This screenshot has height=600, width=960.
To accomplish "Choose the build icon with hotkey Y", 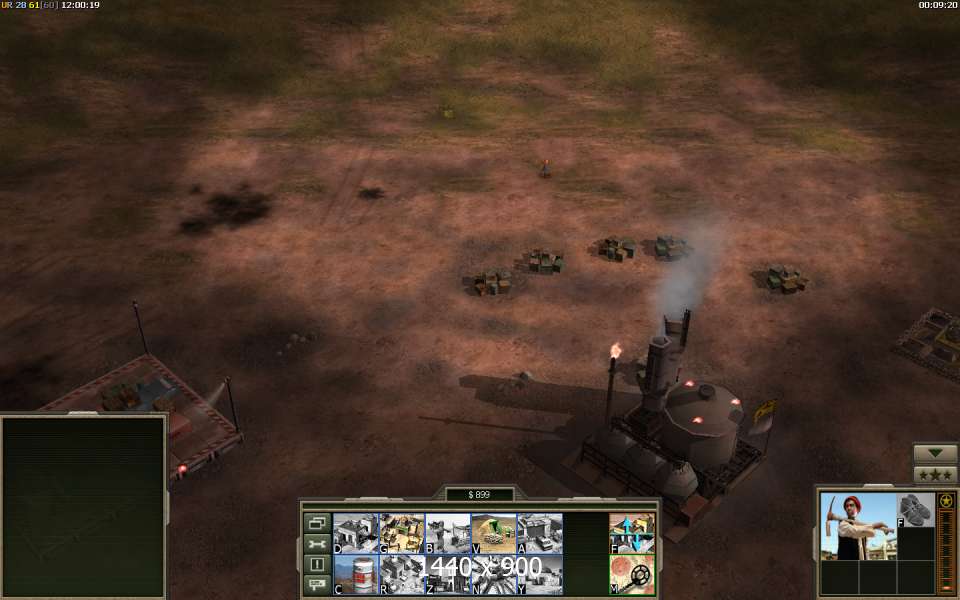I will [x=539, y=574].
